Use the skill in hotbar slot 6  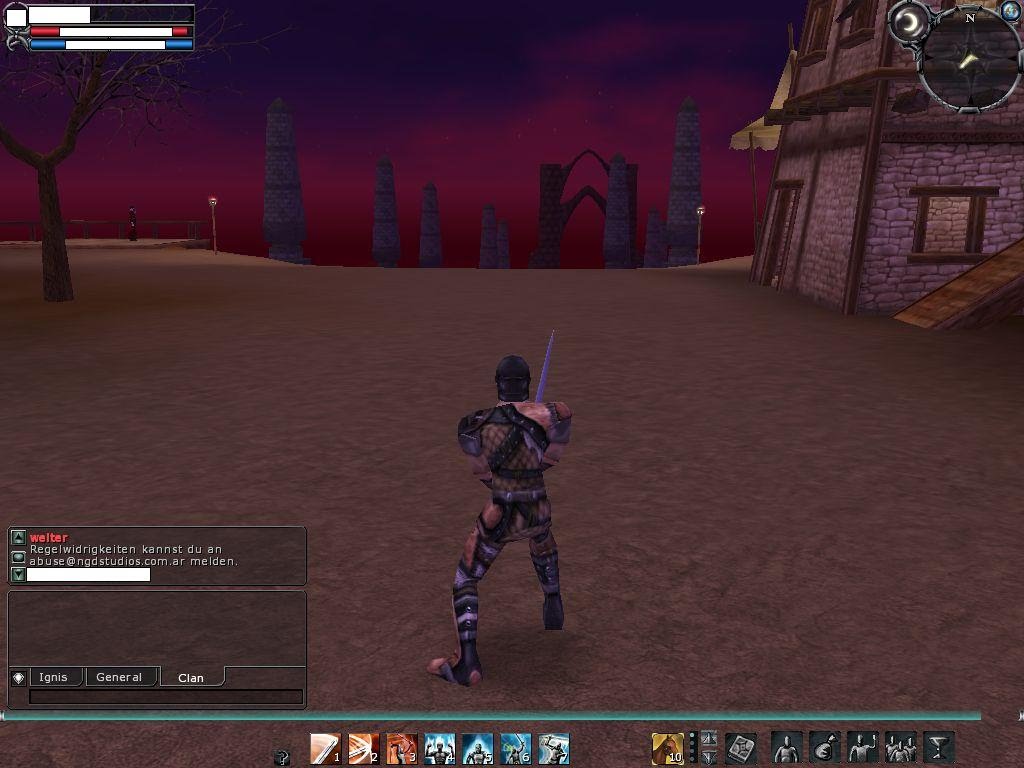tap(515, 748)
